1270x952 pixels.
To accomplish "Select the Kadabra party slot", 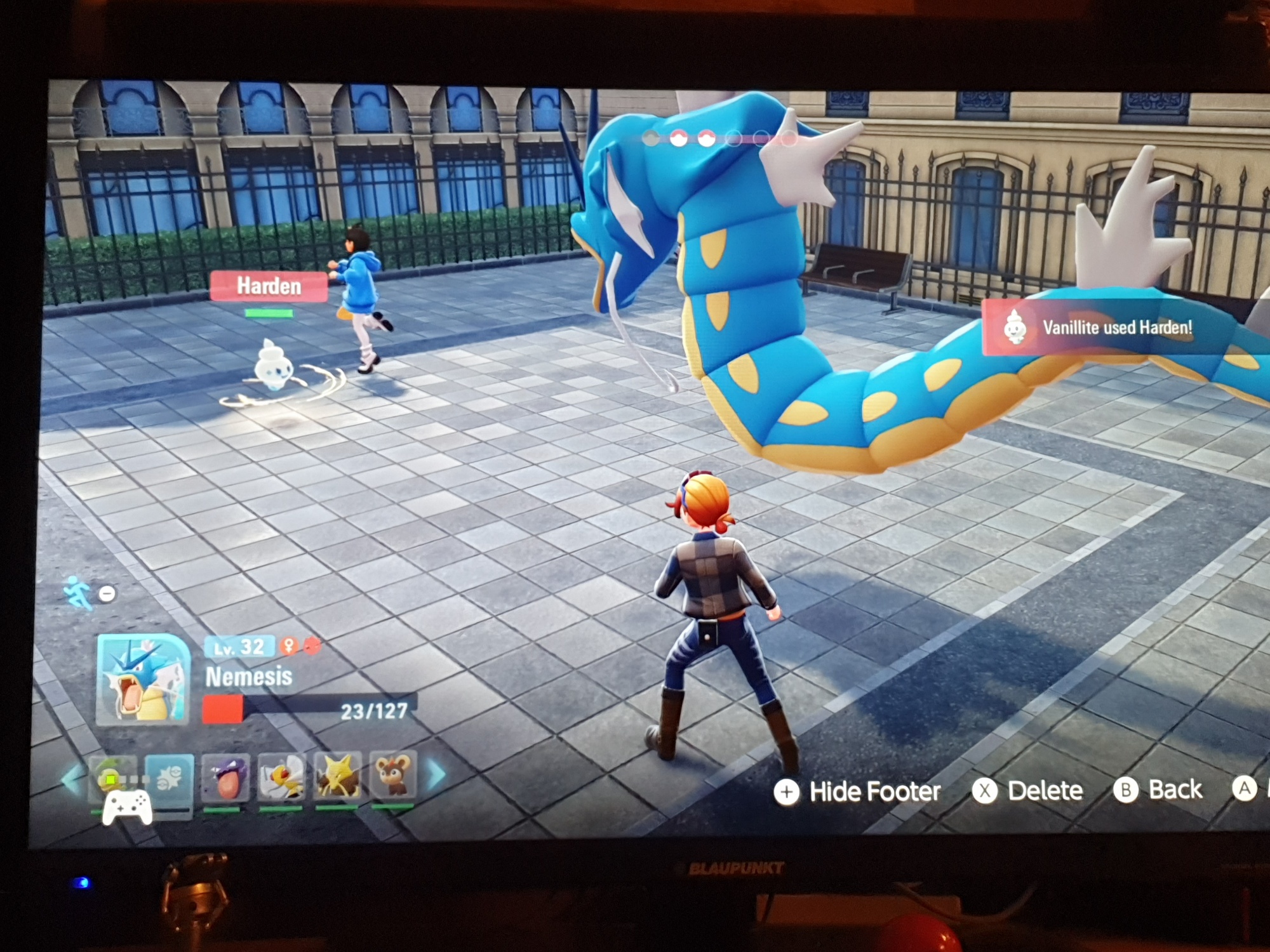I will click(337, 776).
